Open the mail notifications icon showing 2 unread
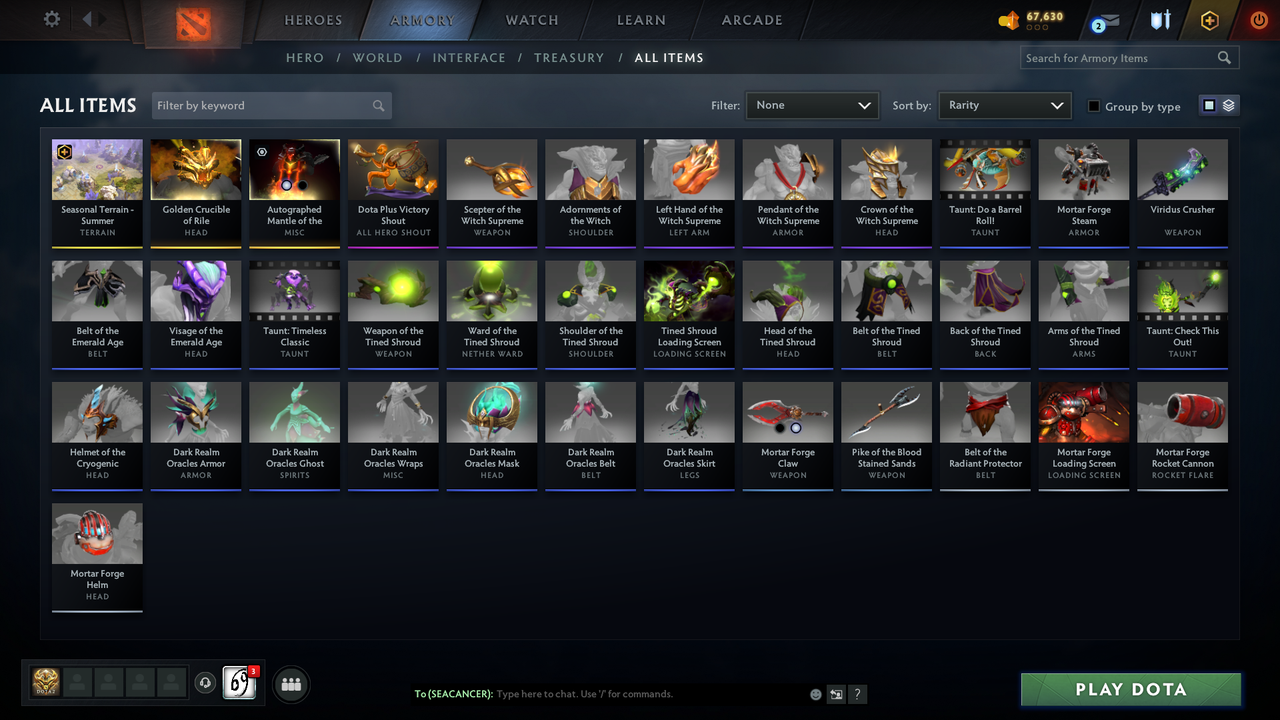Screen dimensions: 1280x720 [x=1104, y=20]
